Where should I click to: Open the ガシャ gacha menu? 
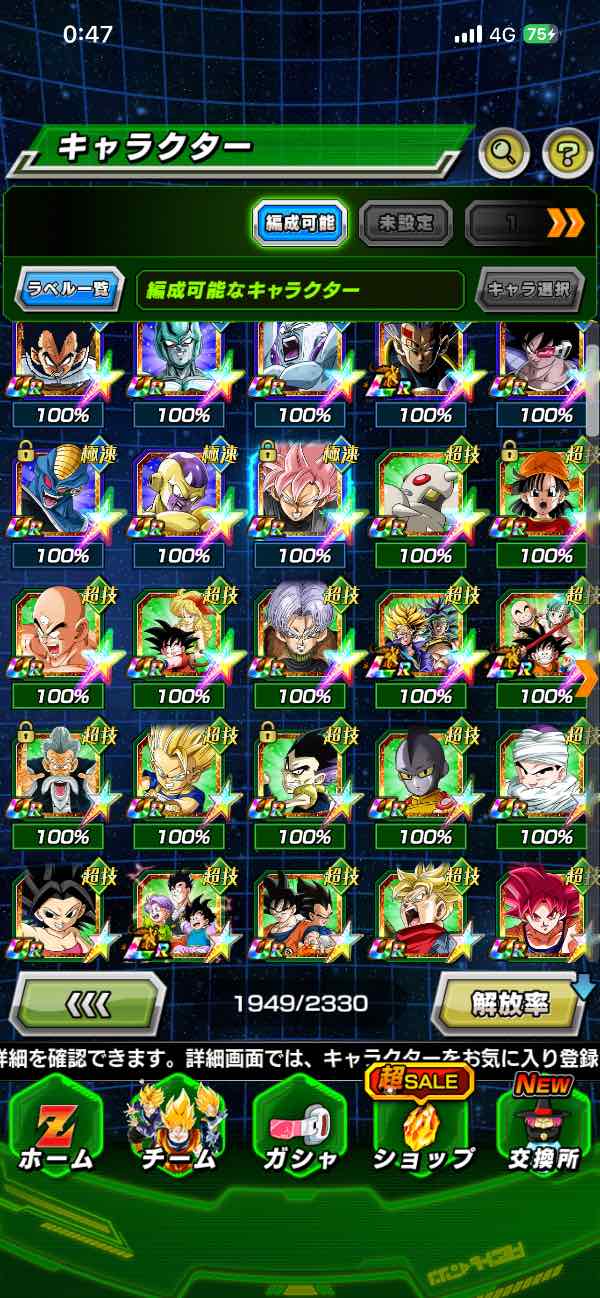click(x=299, y=1128)
